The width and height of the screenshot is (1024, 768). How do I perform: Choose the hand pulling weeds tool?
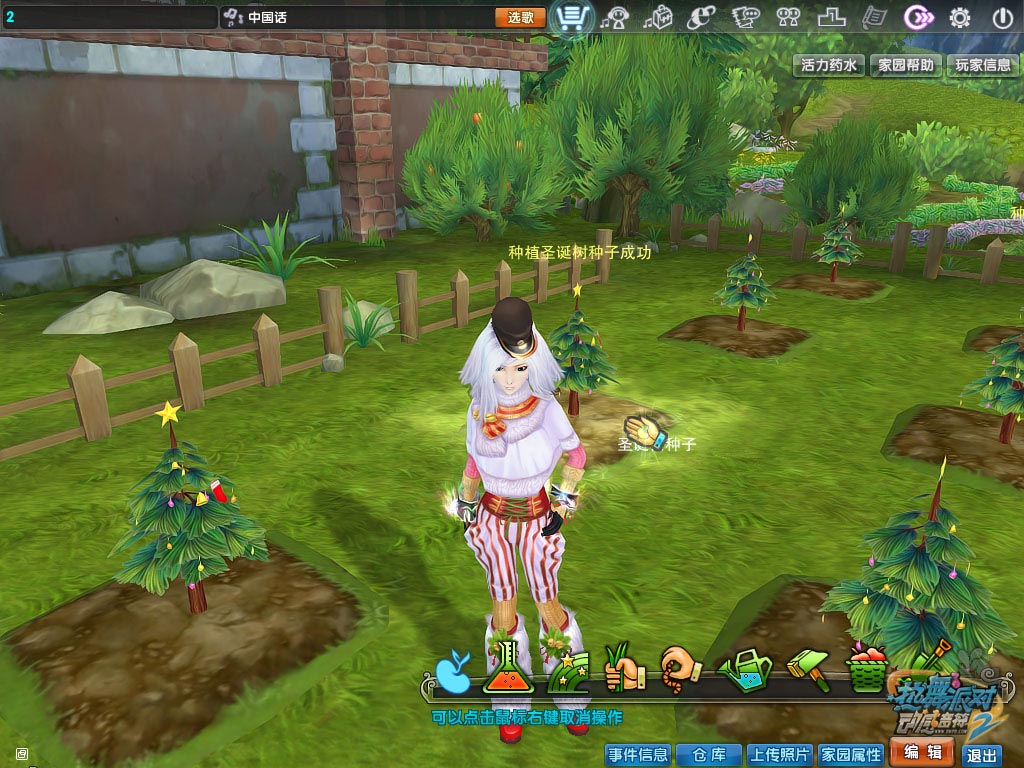tap(623, 668)
